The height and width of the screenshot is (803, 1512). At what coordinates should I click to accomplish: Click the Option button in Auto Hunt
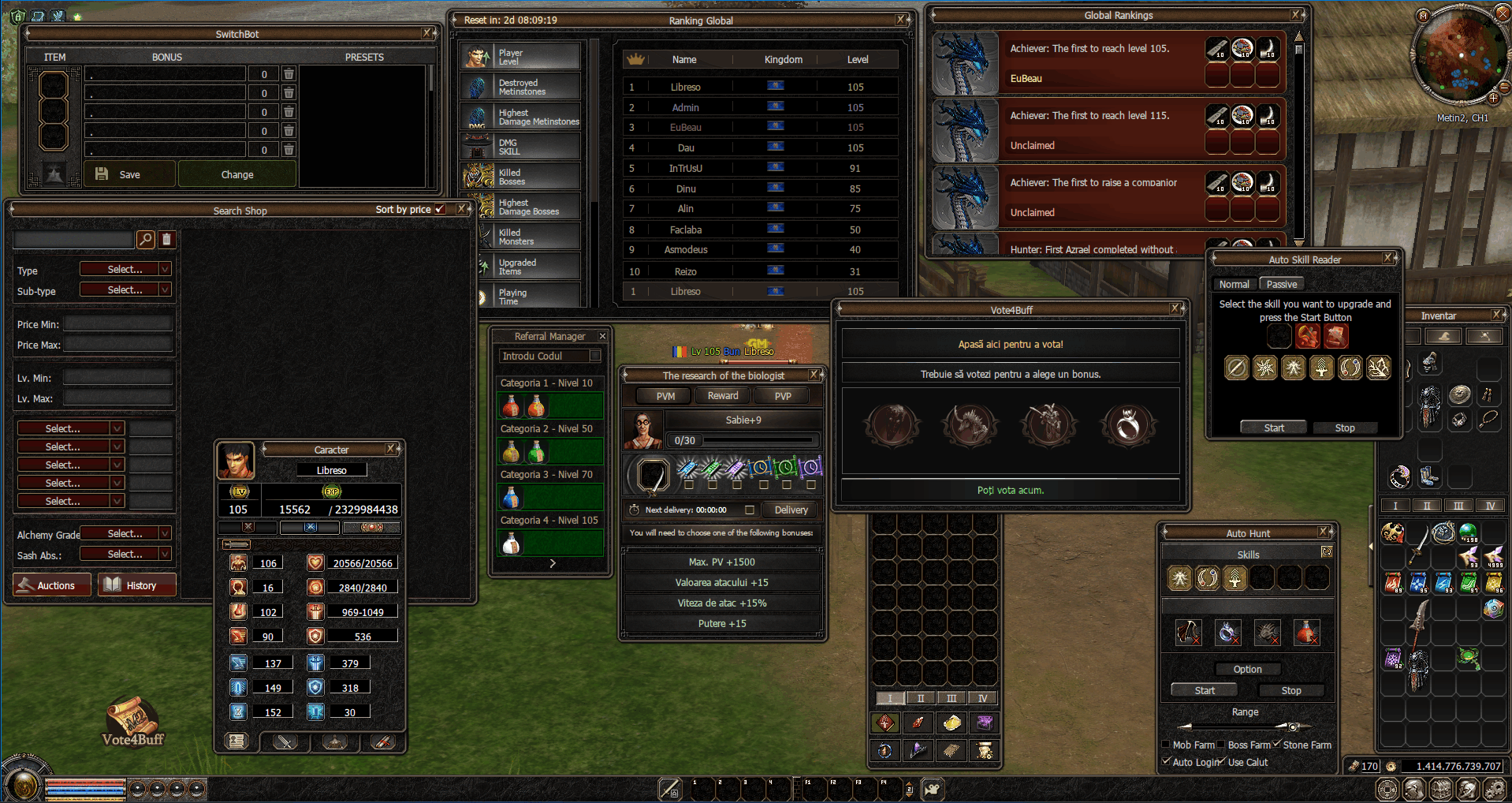(x=1247, y=669)
